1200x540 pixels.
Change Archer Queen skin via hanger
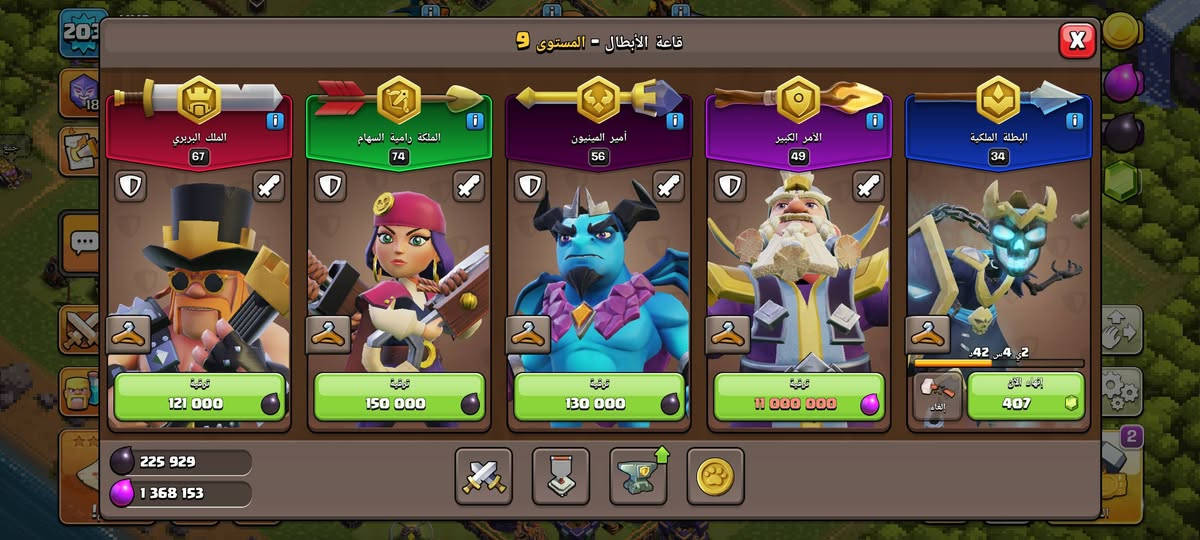(328, 335)
